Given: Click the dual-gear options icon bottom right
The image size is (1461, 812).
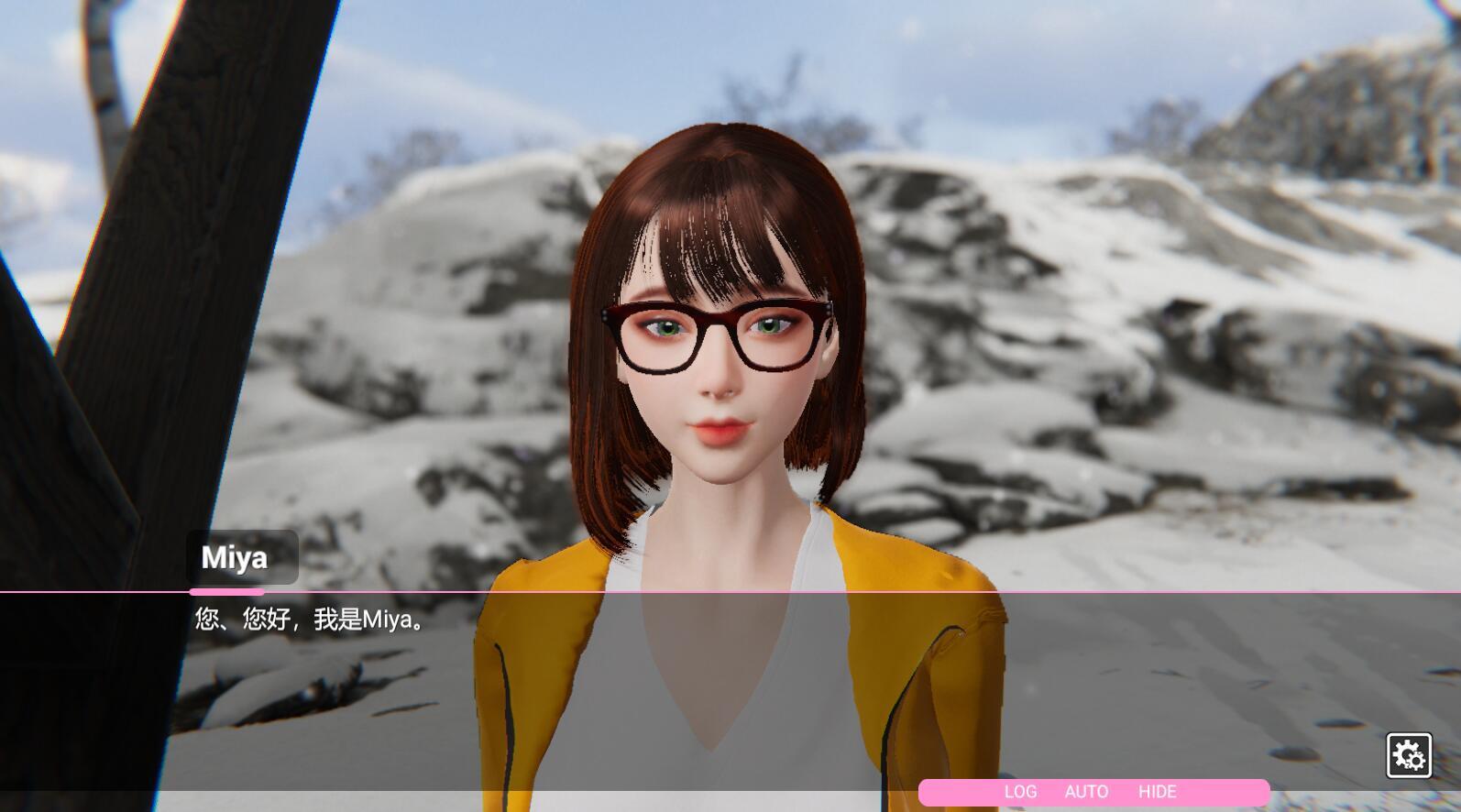Looking at the screenshot, I should [1409, 752].
